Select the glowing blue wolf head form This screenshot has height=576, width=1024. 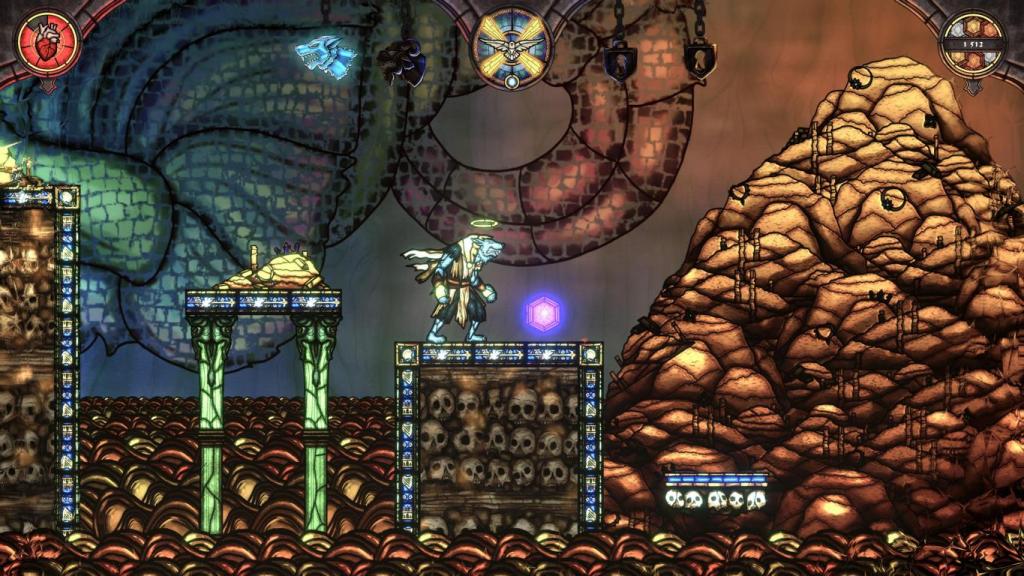326,58
